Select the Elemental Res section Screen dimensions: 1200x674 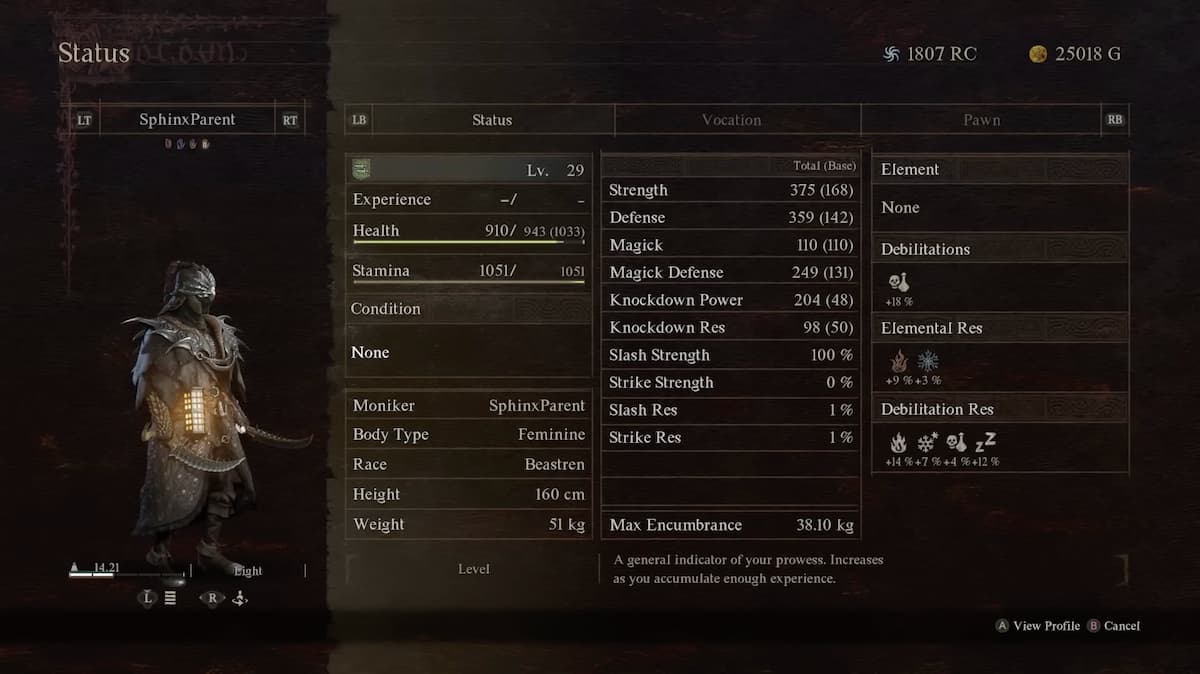[1000, 328]
